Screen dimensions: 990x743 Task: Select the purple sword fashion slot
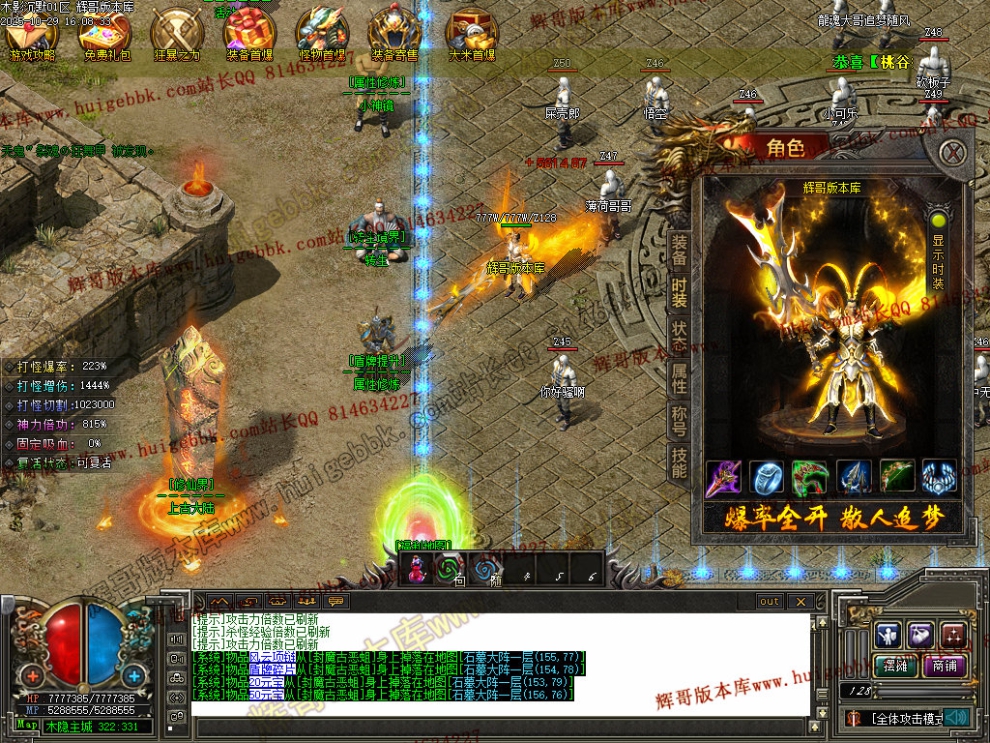point(723,479)
